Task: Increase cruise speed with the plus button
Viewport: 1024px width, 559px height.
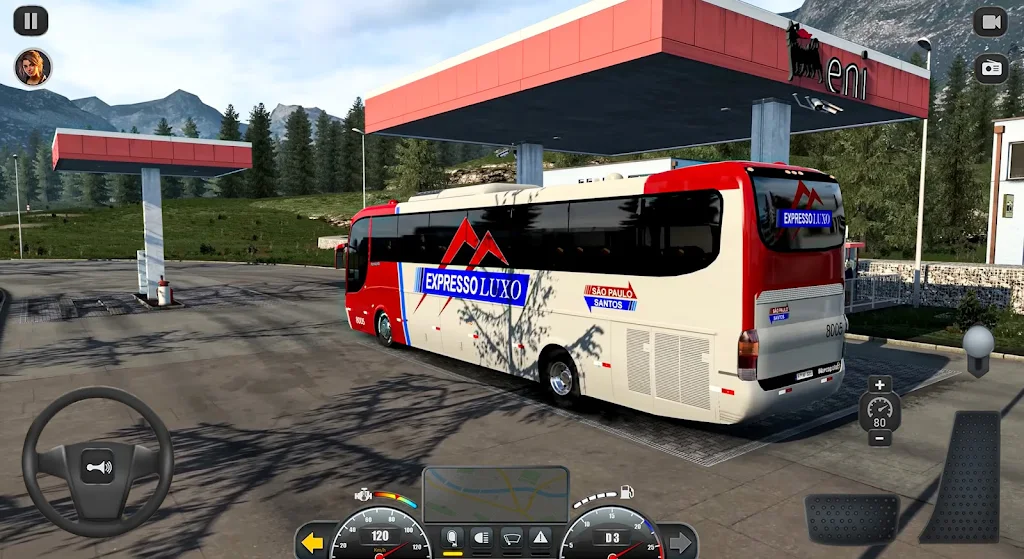Action: coord(879,385)
